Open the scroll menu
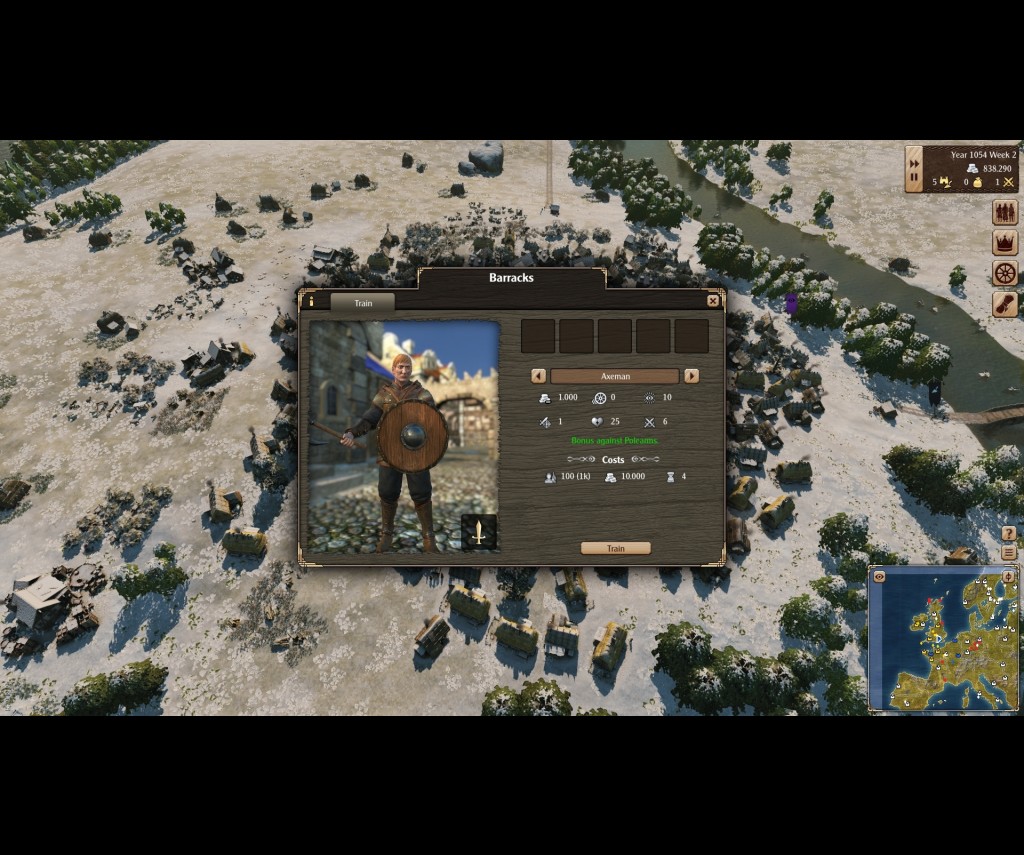1024x855 pixels. tap(1004, 304)
